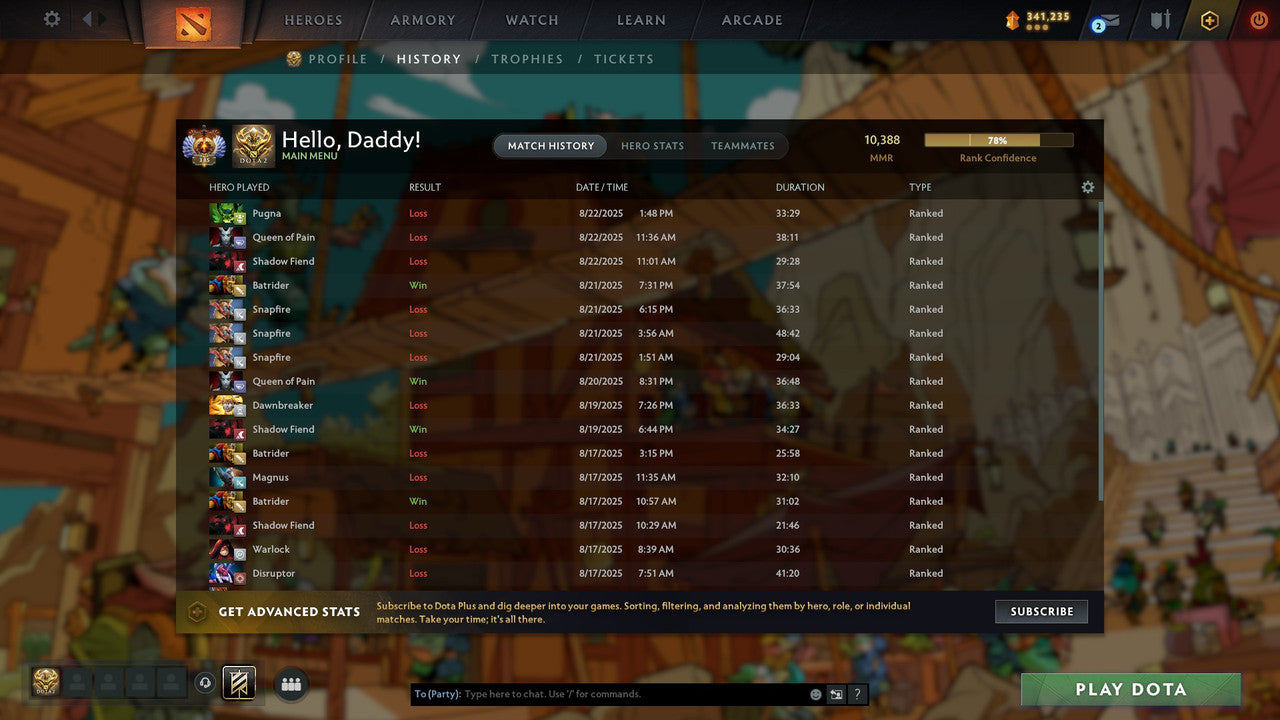
Task: Click the SUBSCRIBE button for Dota Plus
Action: (x=1041, y=611)
